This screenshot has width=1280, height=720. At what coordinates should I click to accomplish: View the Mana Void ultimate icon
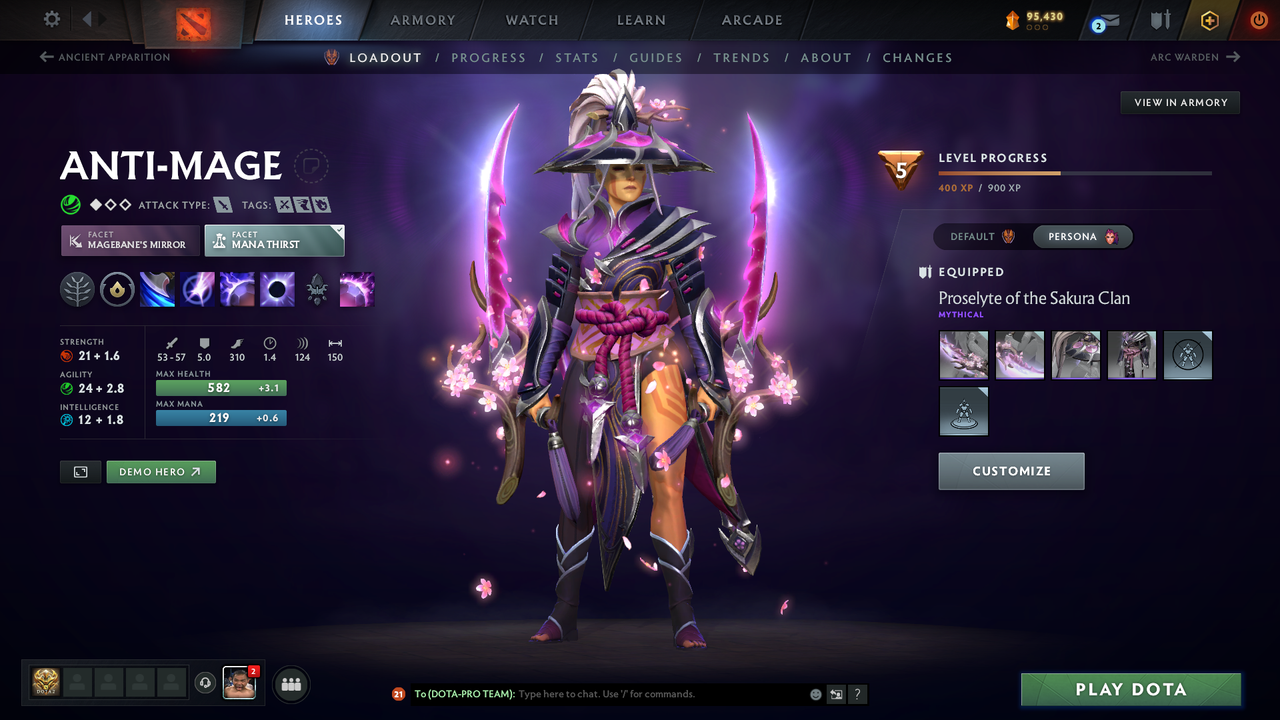click(x=276, y=289)
